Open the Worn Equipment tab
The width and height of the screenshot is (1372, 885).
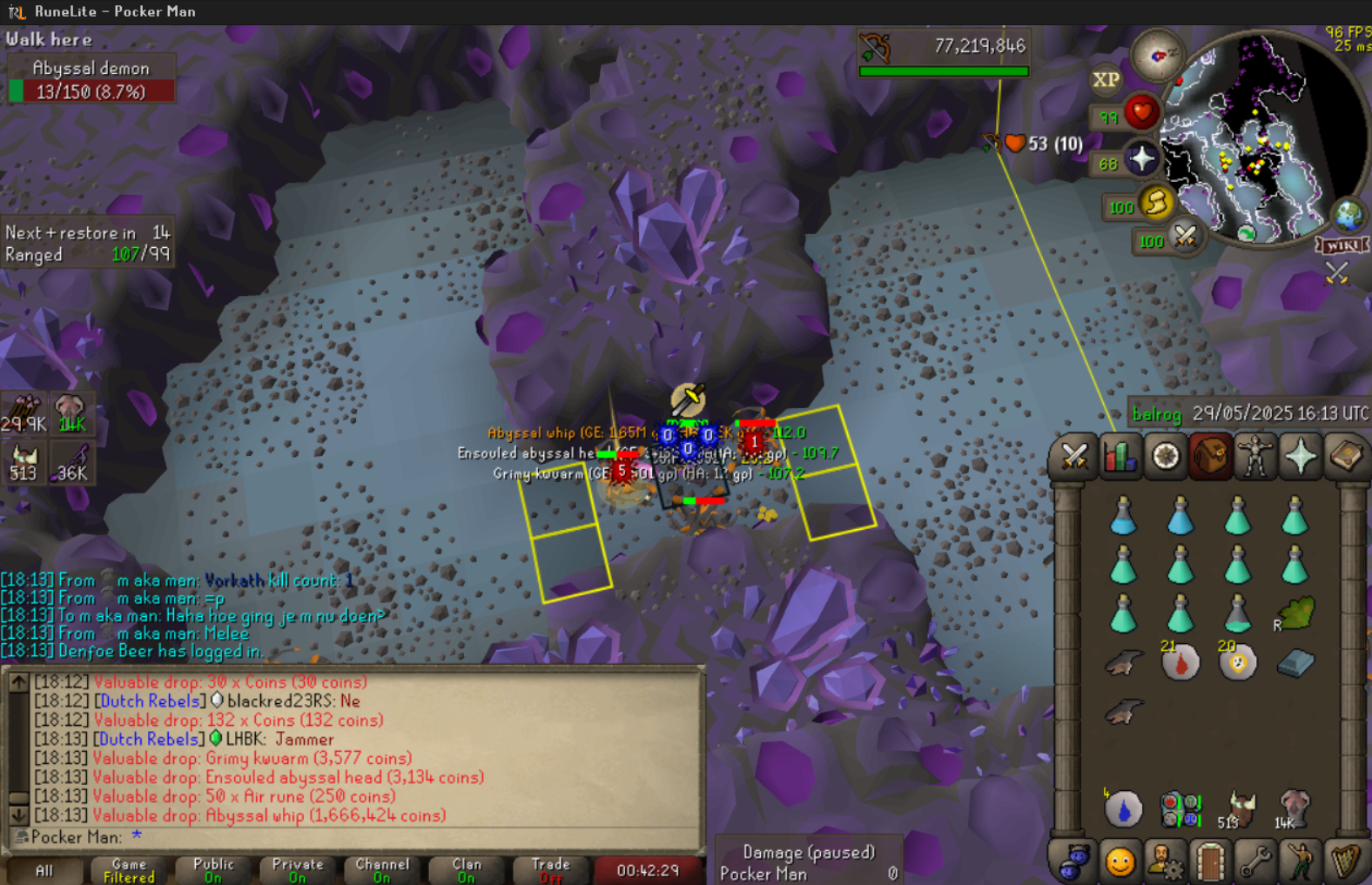[x=1254, y=456]
